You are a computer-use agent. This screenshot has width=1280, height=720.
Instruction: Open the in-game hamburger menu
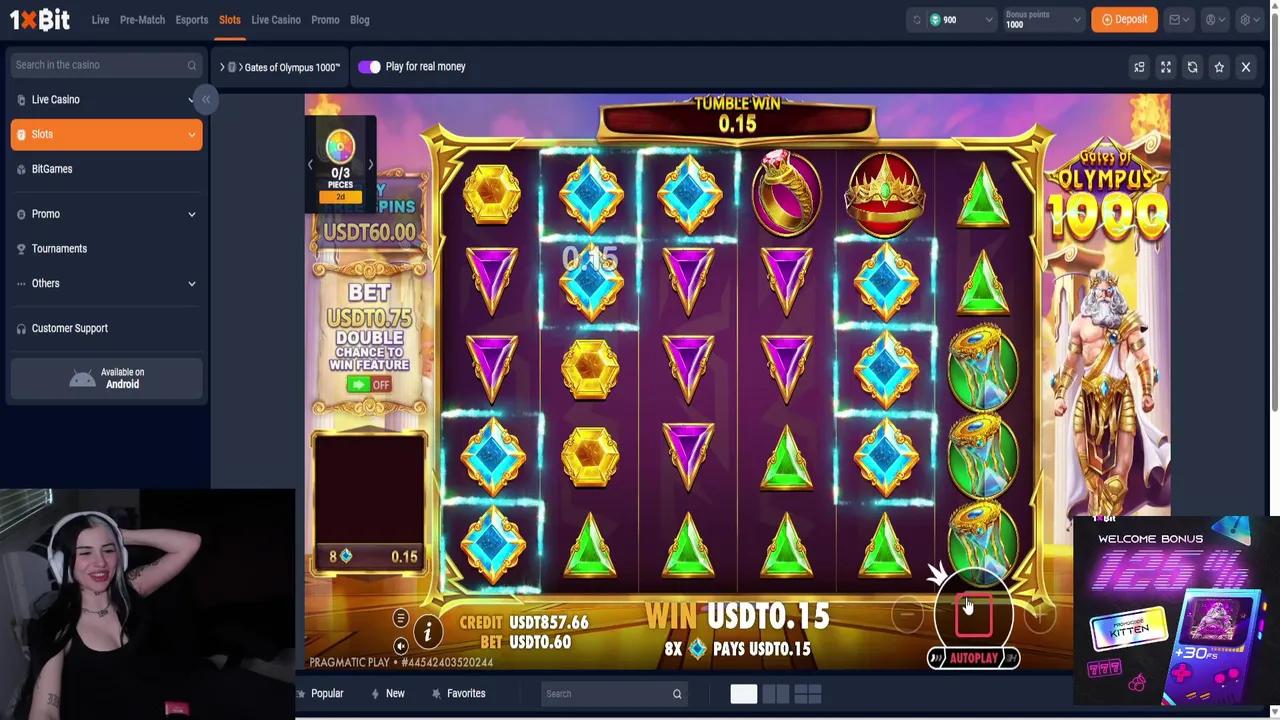pos(400,617)
